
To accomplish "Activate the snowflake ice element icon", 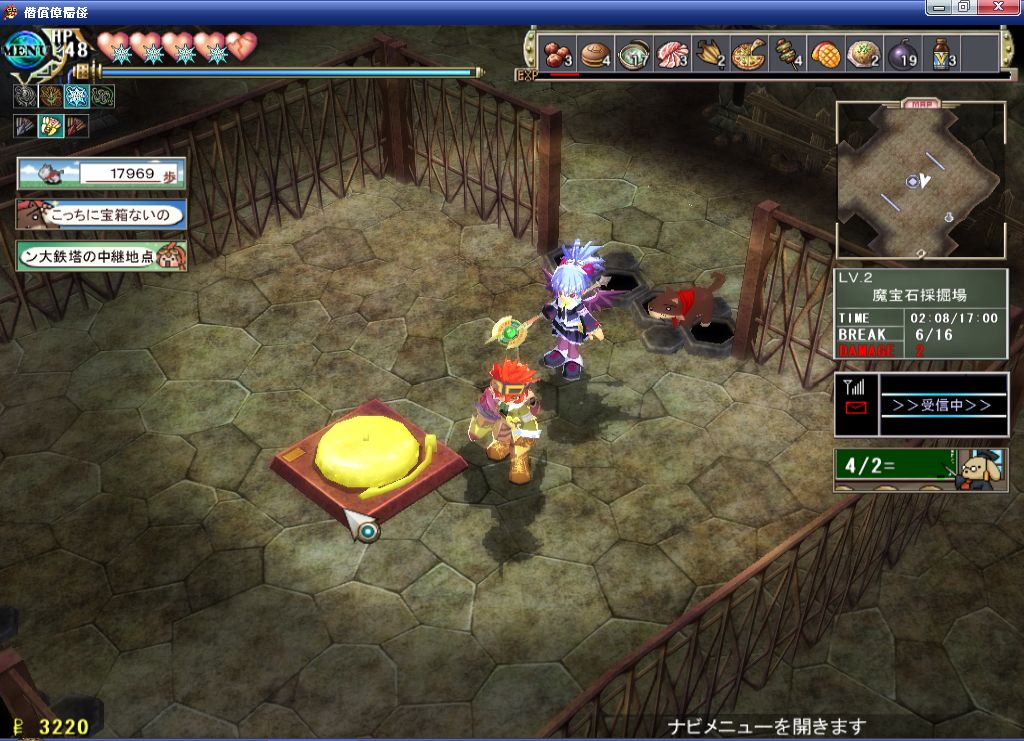I will (x=76, y=96).
